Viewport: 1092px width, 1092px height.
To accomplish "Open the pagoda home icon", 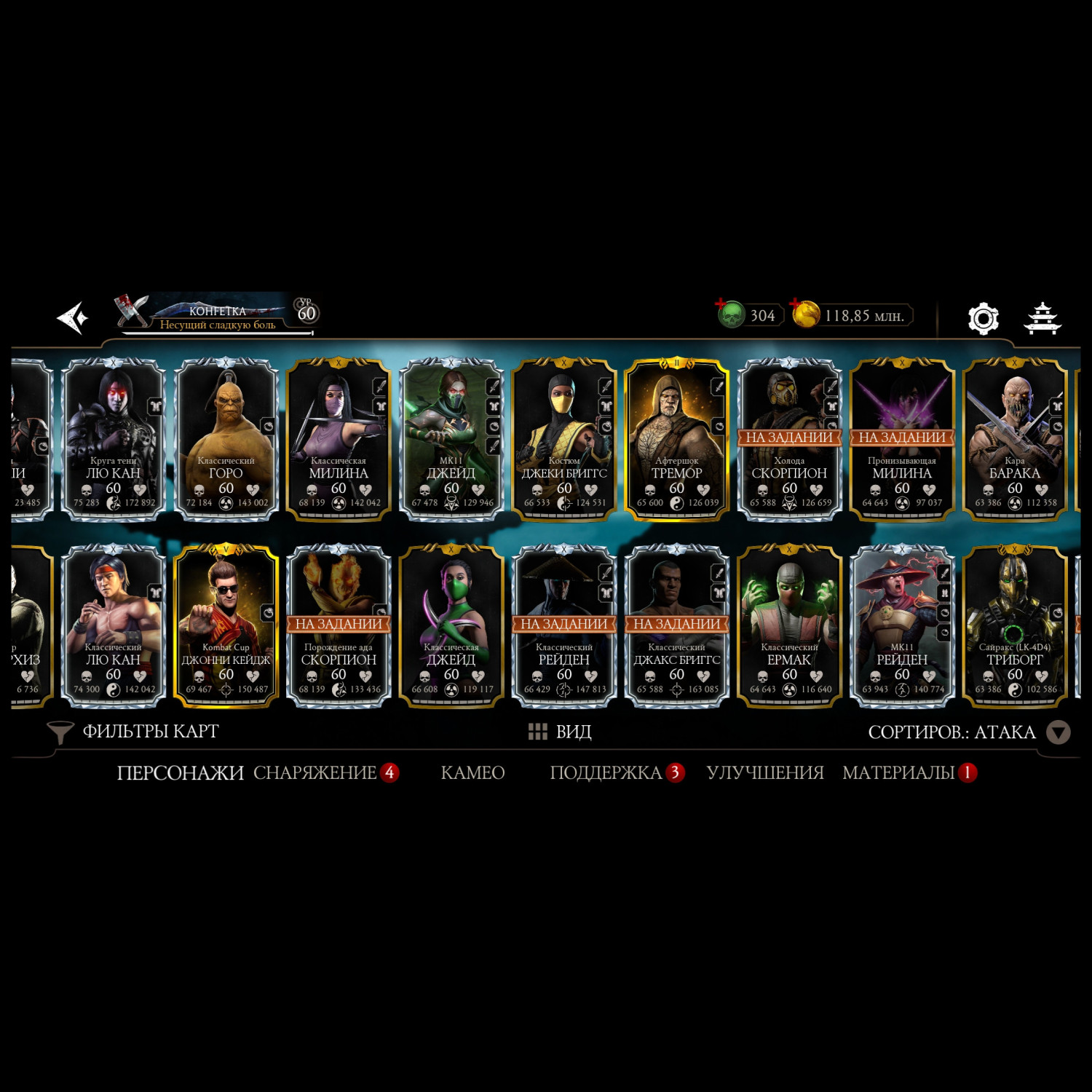I will (x=1042, y=318).
